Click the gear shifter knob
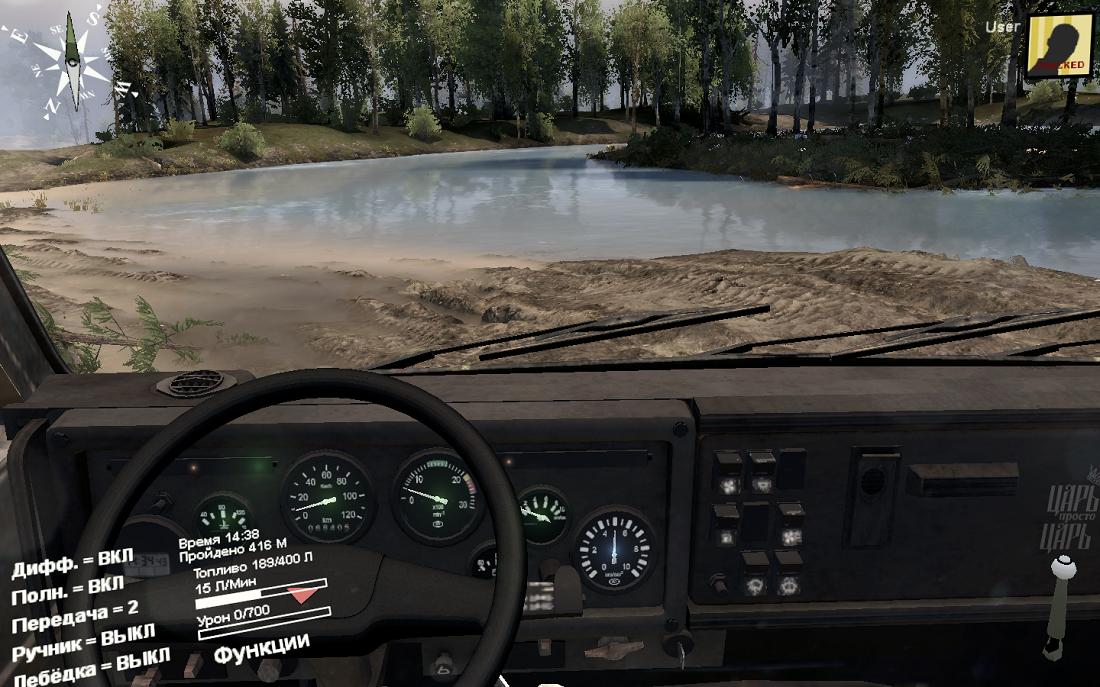This screenshot has height=687, width=1100. tap(1064, 568)
